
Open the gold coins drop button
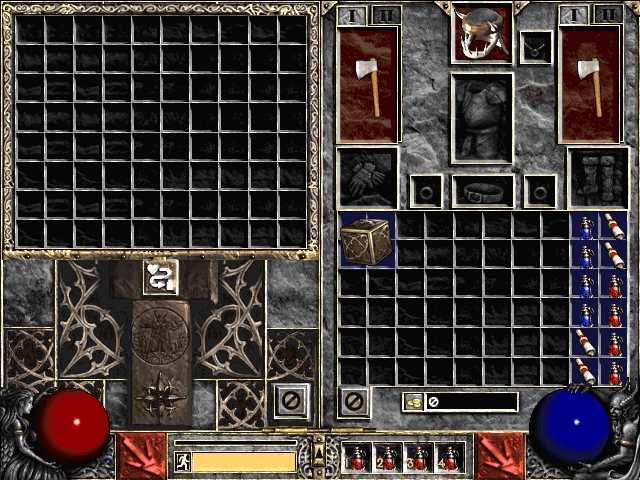(412, 402)
